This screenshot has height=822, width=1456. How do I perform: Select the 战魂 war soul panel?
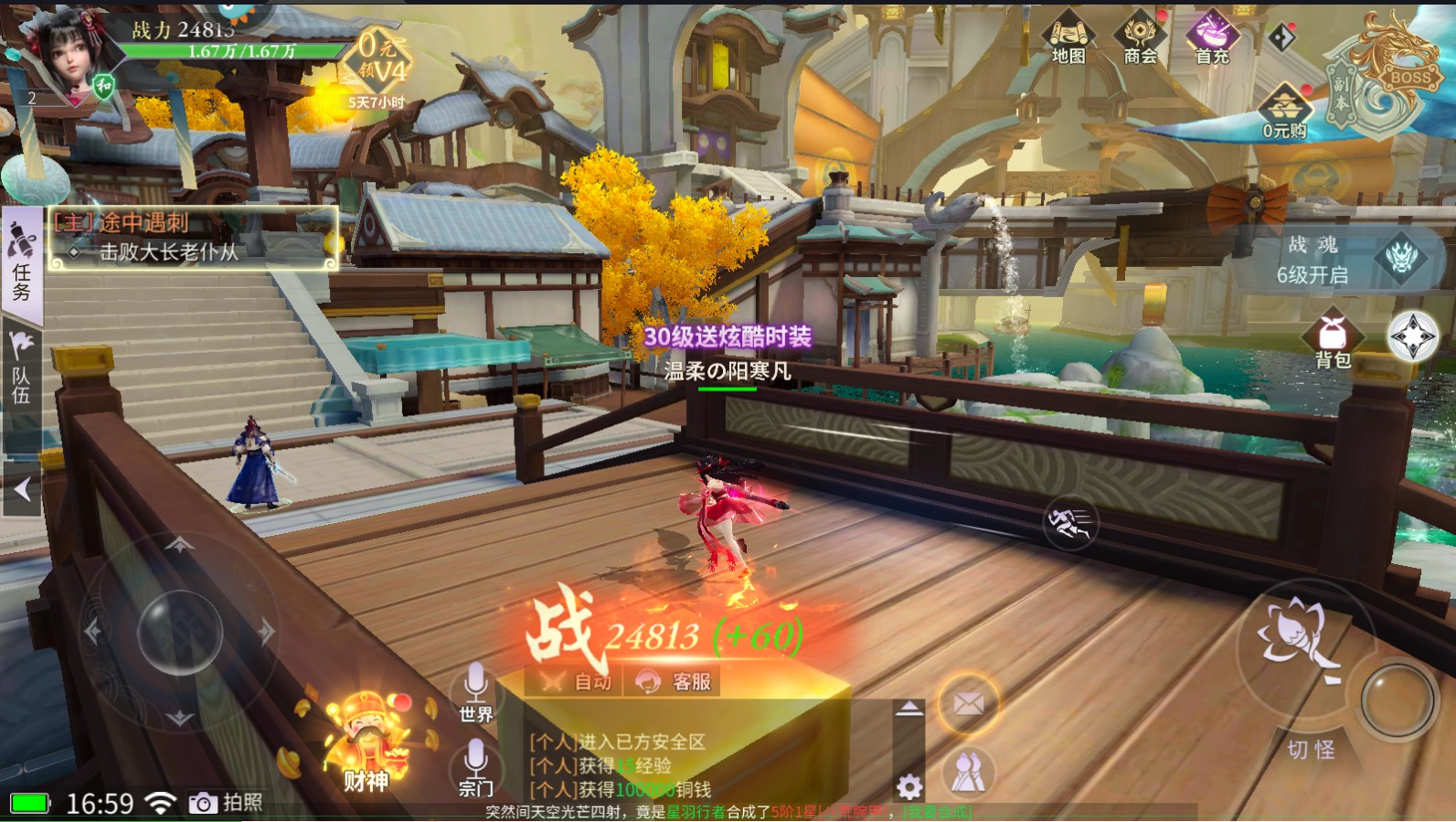coord(1348,259)
